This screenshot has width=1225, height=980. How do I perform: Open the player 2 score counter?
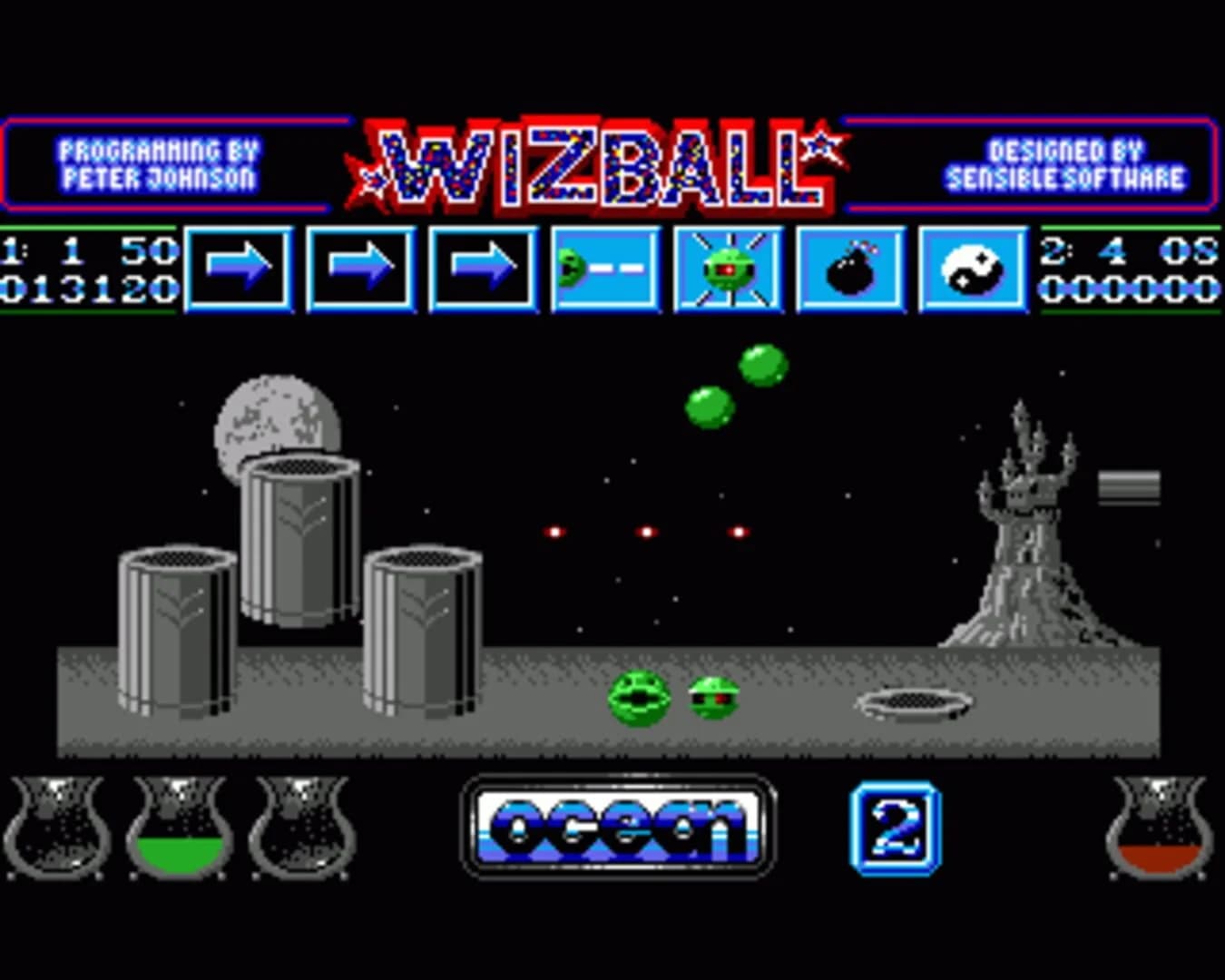1134,289
